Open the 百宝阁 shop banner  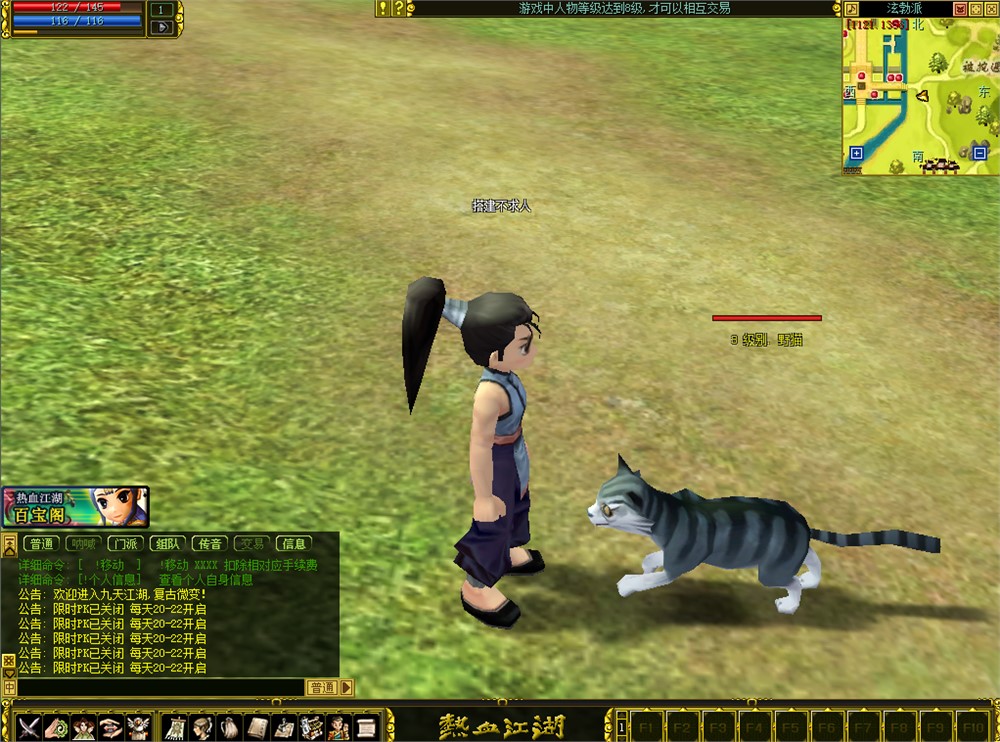coord(75,507)
